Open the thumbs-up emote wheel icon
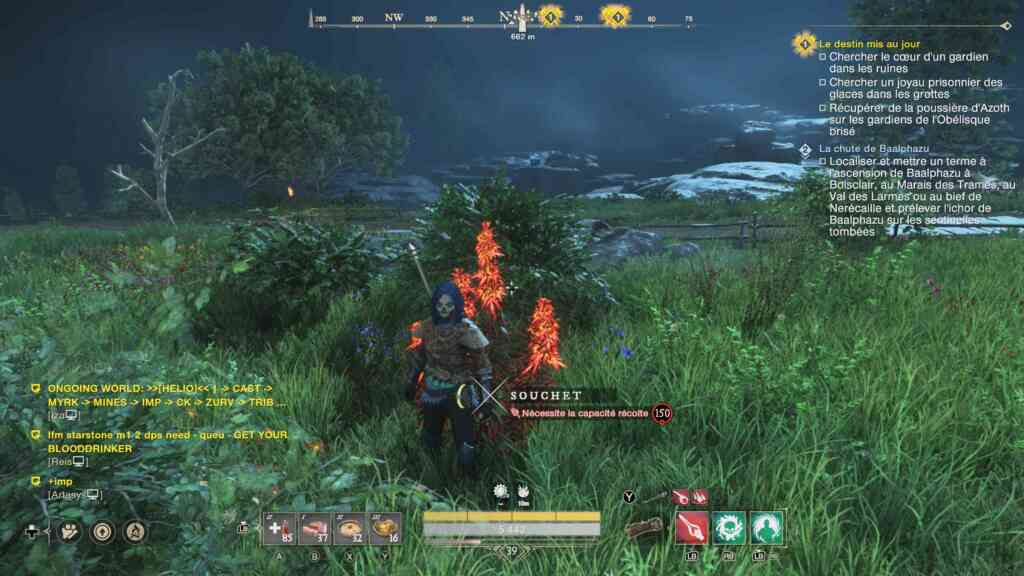This screenshot has height=576, width=1024. [x=69, y=532]
